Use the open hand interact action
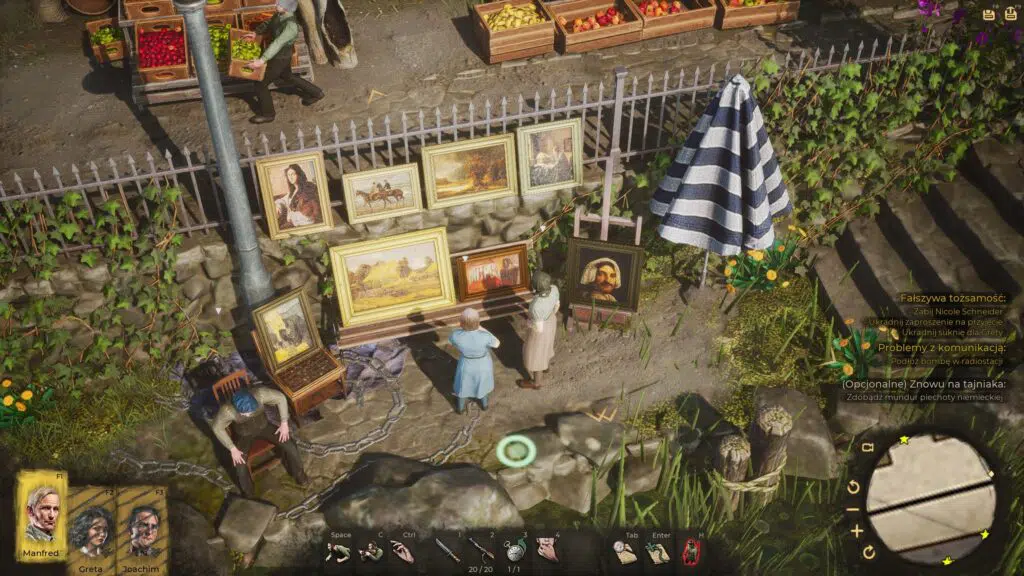The width and height of the screenshot is (1024, 576). [x=401, y=551]
